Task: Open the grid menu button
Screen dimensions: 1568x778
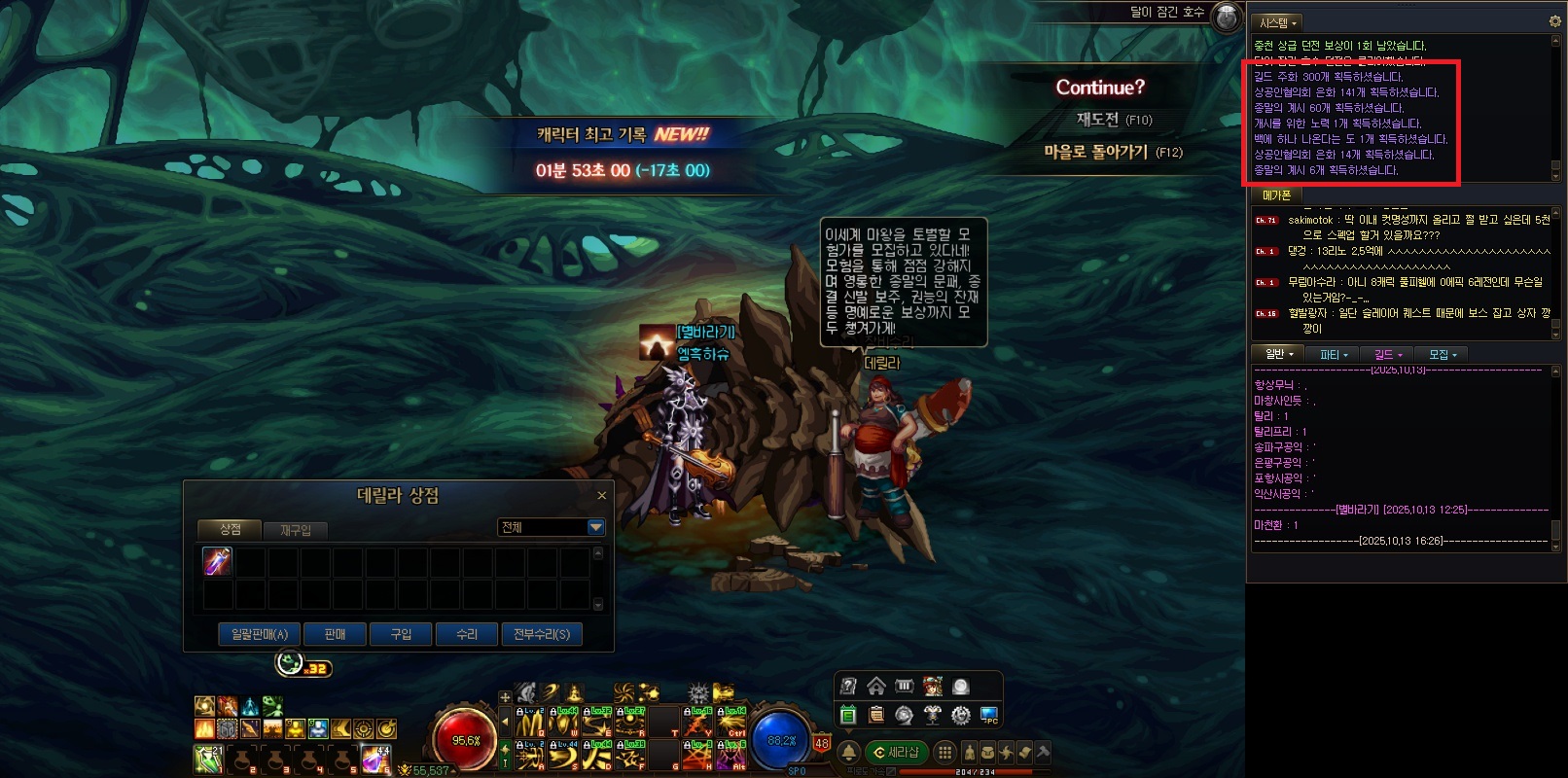Action: [x=944, y=752]
